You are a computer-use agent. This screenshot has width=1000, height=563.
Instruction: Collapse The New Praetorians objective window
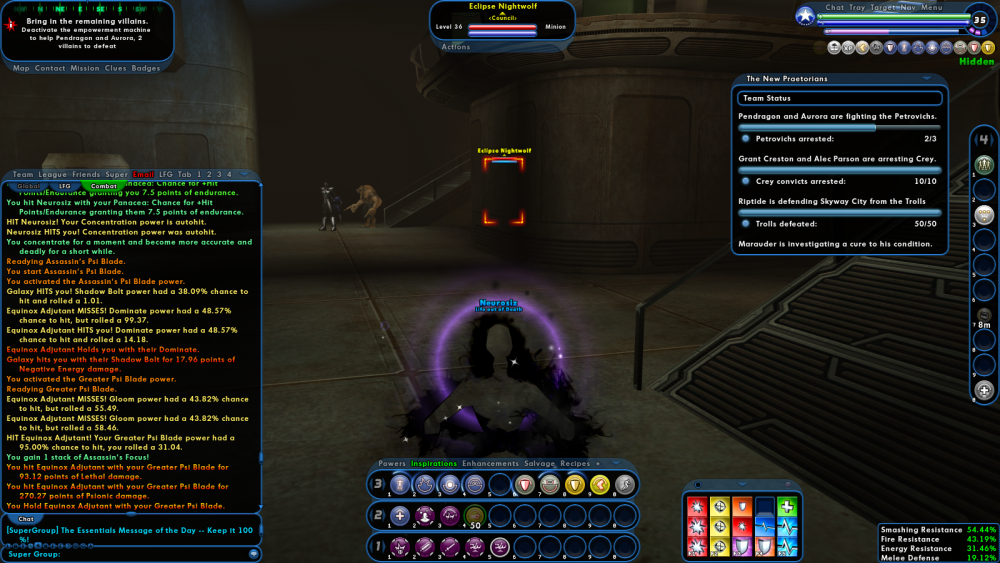click(x=929, y=77)
